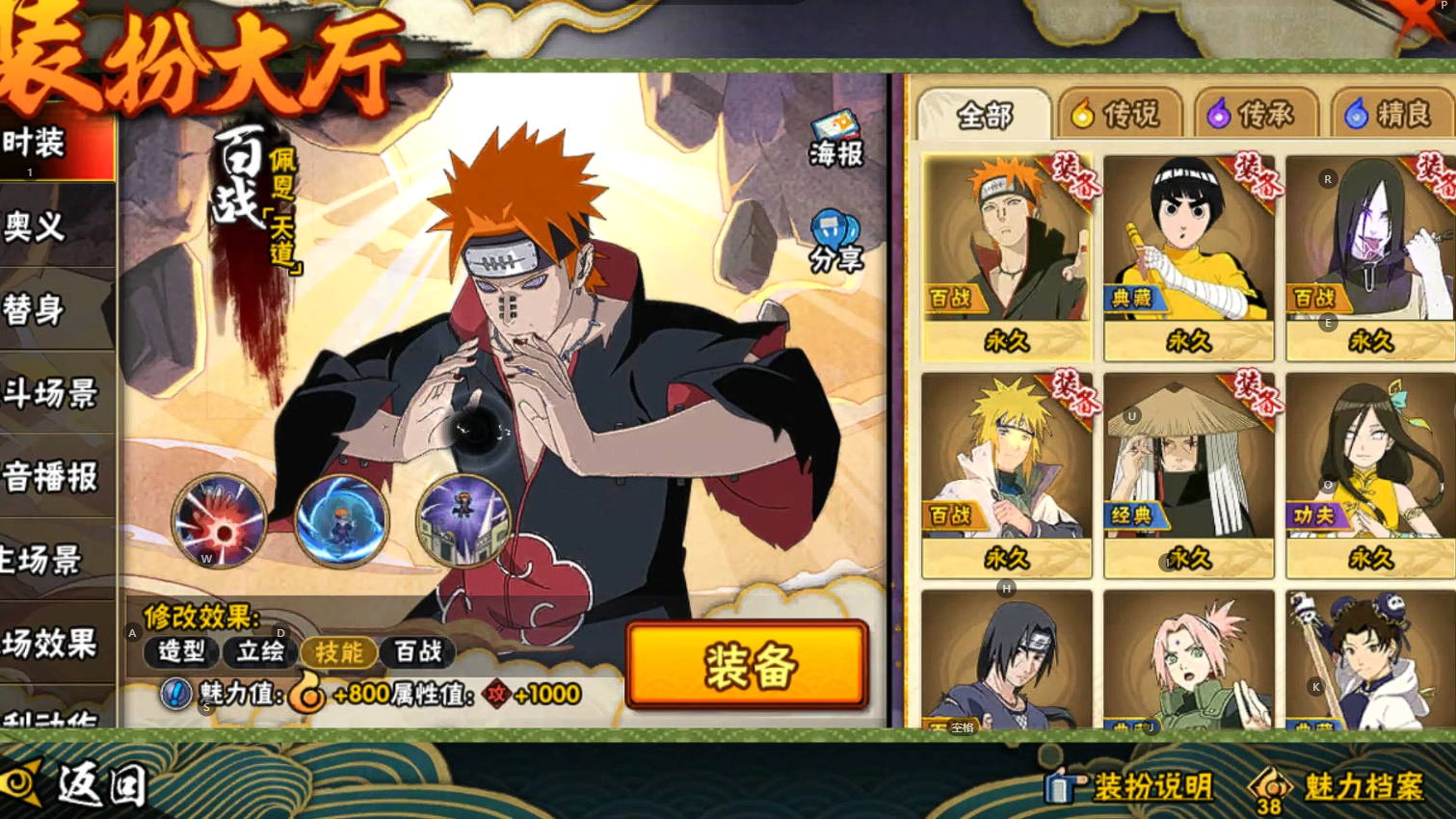Tap the 分享 share icon
Screen dimensions: 1456x819
[x=834, y=243]
